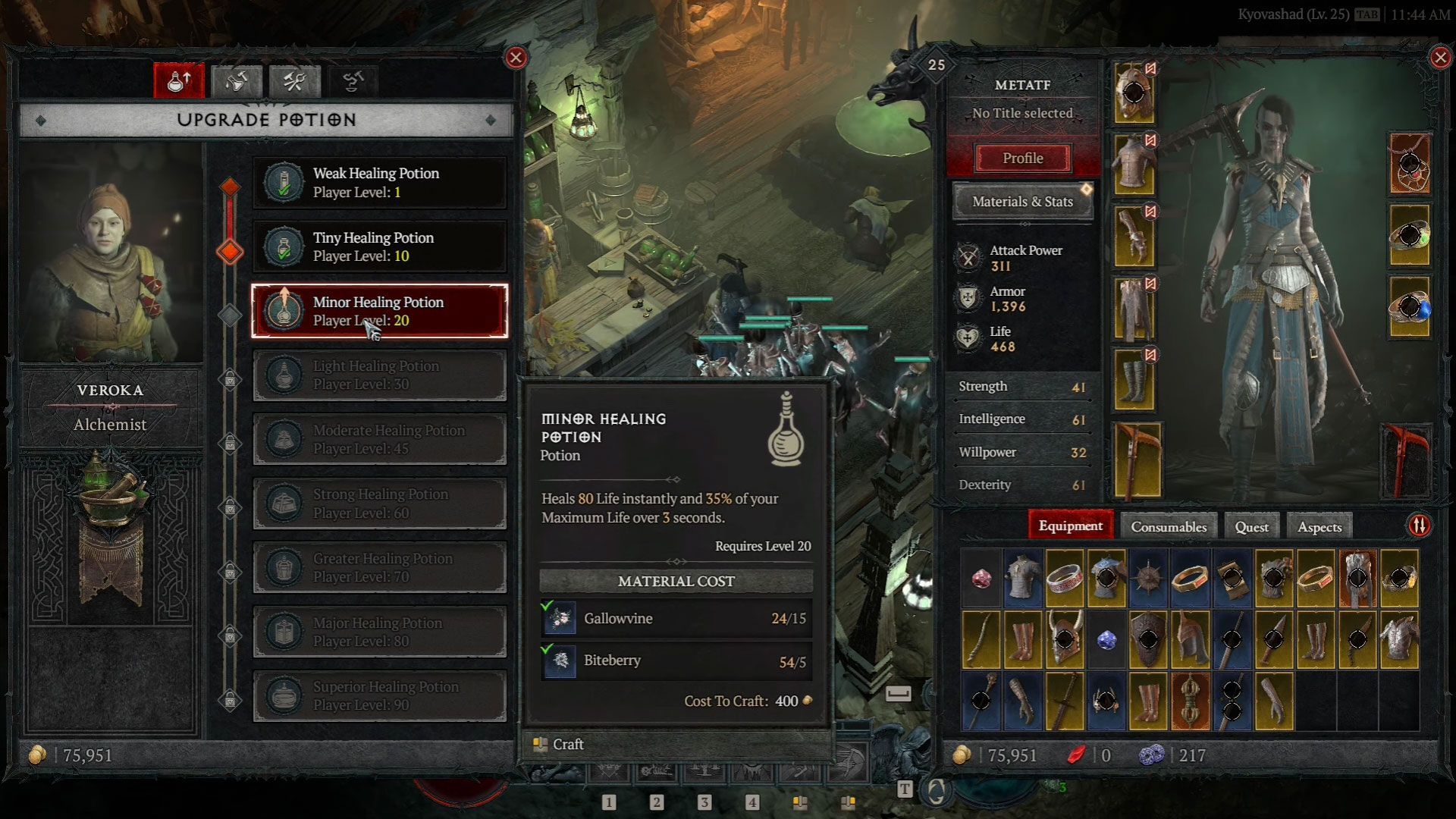
Task: Open Materials & Stats panel
Action: (1022, 202)
